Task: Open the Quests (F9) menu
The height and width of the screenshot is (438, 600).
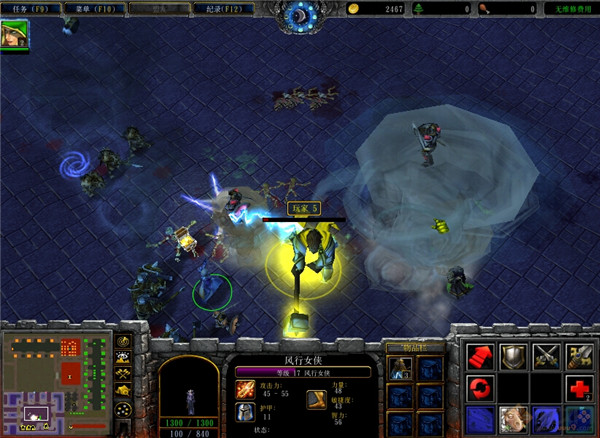Action: coord(28,8)
